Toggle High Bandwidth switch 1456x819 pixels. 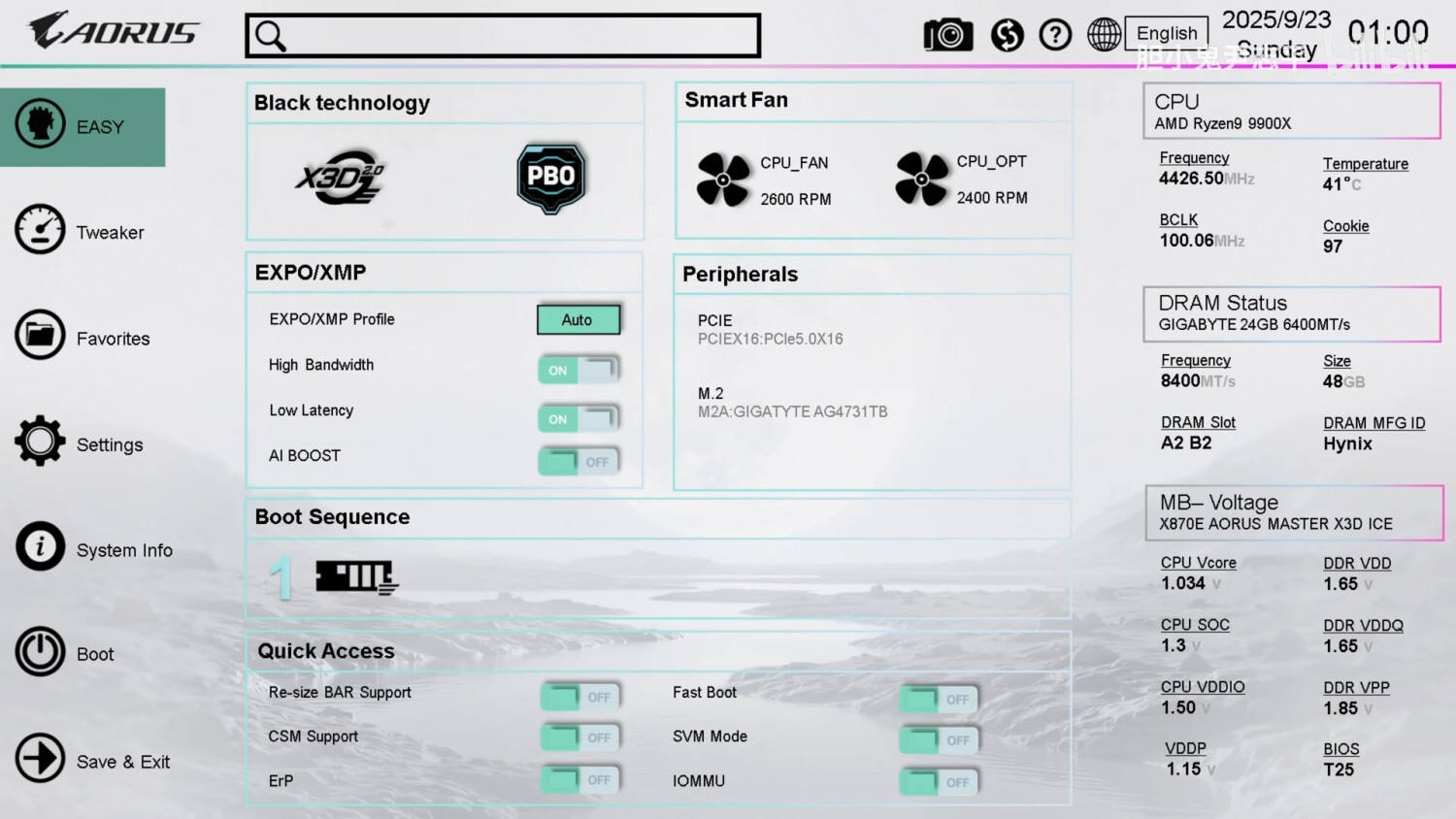(x=579, y=370)
